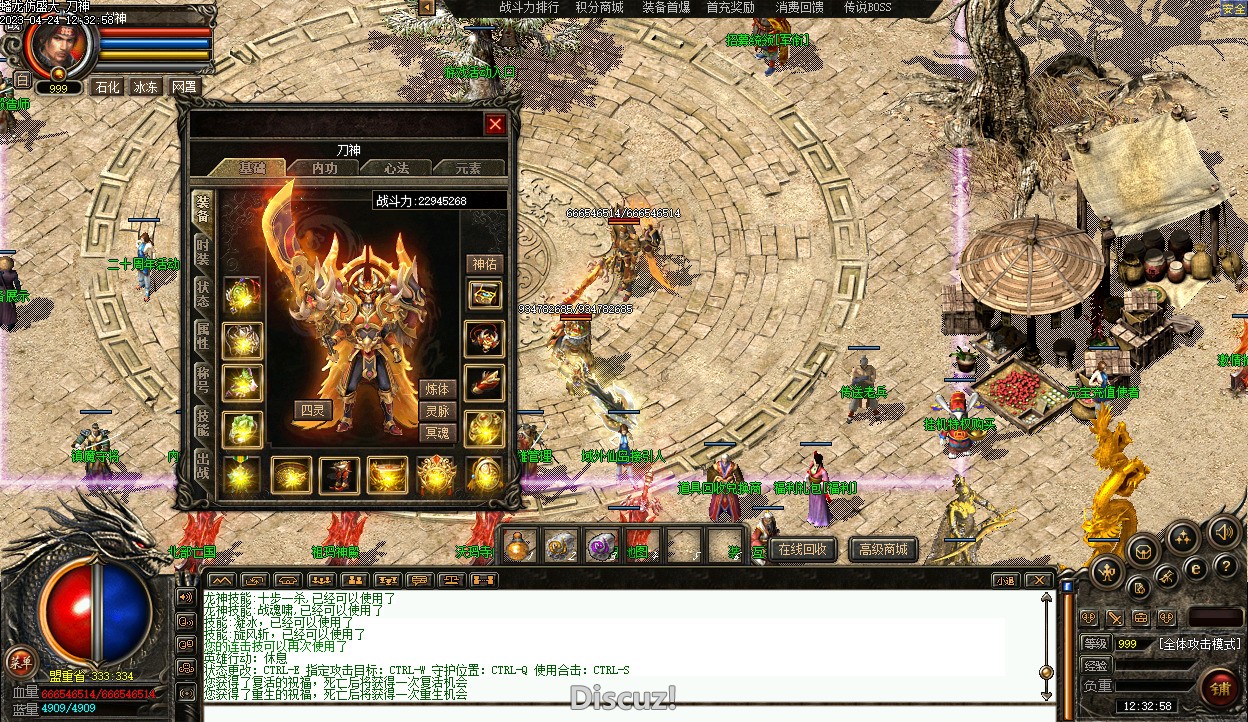This screenshot has width=1248, height=722.
Task: Click the 四灵 button
Action: pos(312,409)
